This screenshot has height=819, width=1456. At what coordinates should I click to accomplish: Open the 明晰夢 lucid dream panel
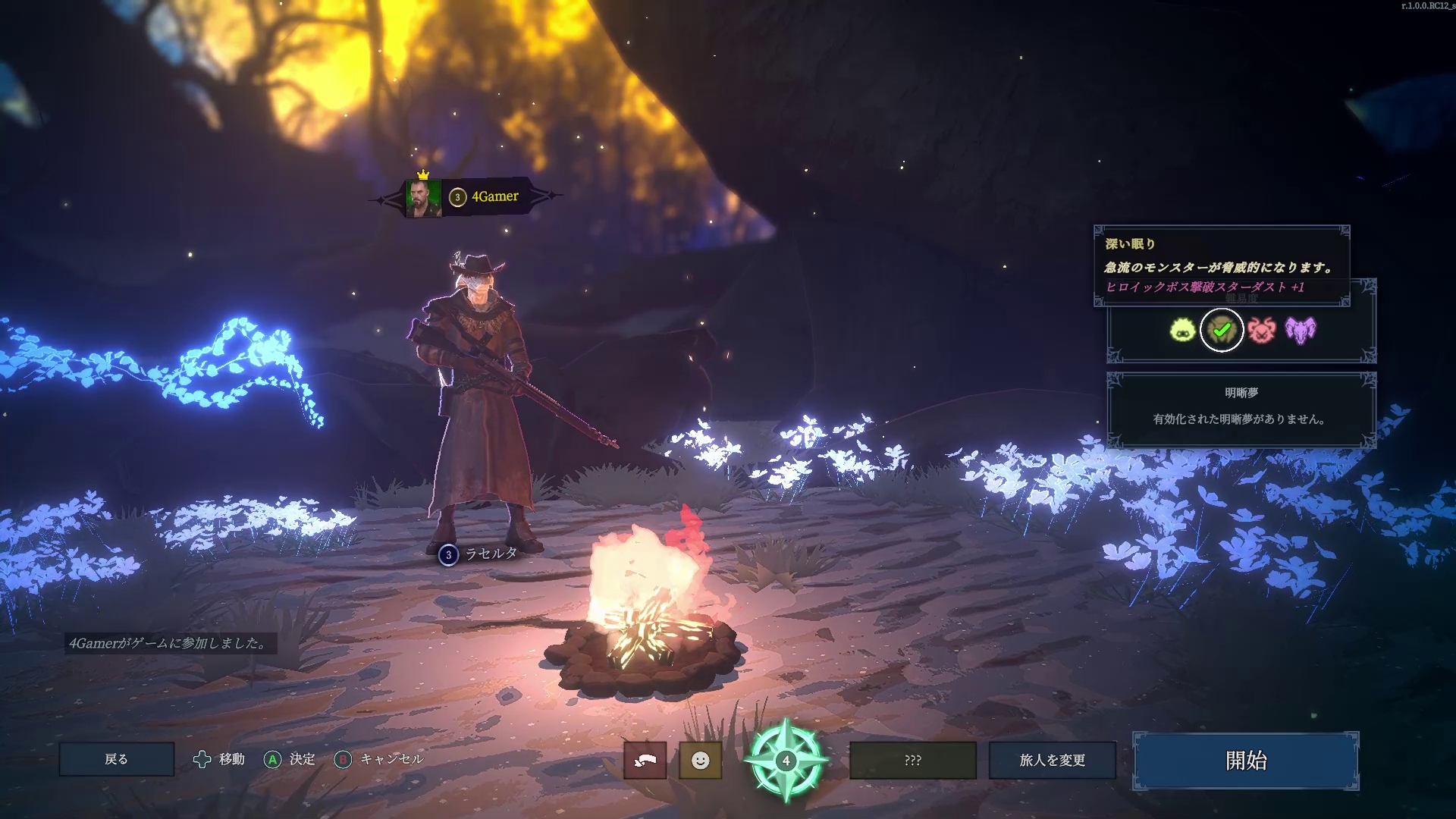[1241, 409]
